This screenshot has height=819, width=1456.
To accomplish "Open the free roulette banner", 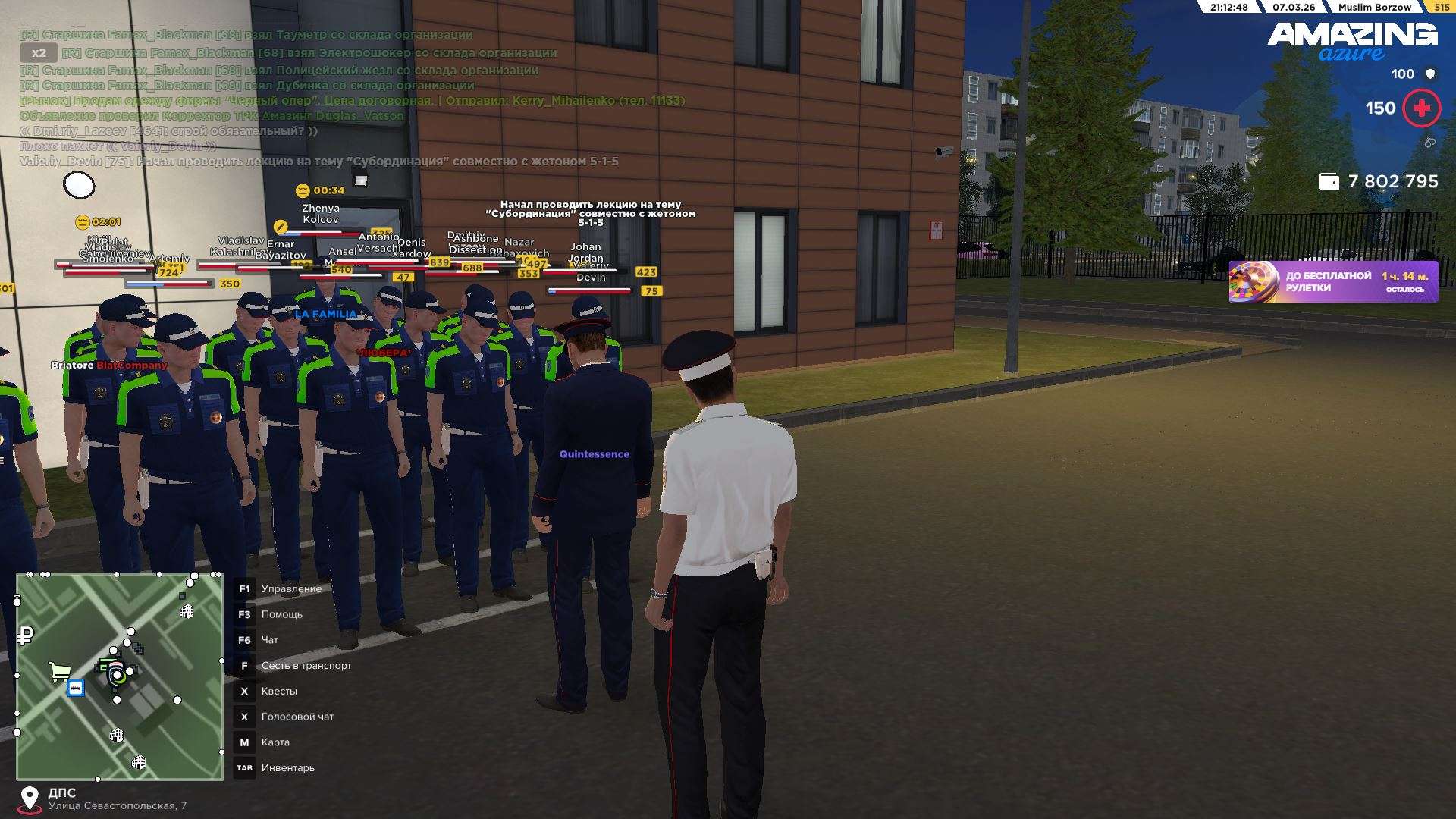I will coord(1332,282).
